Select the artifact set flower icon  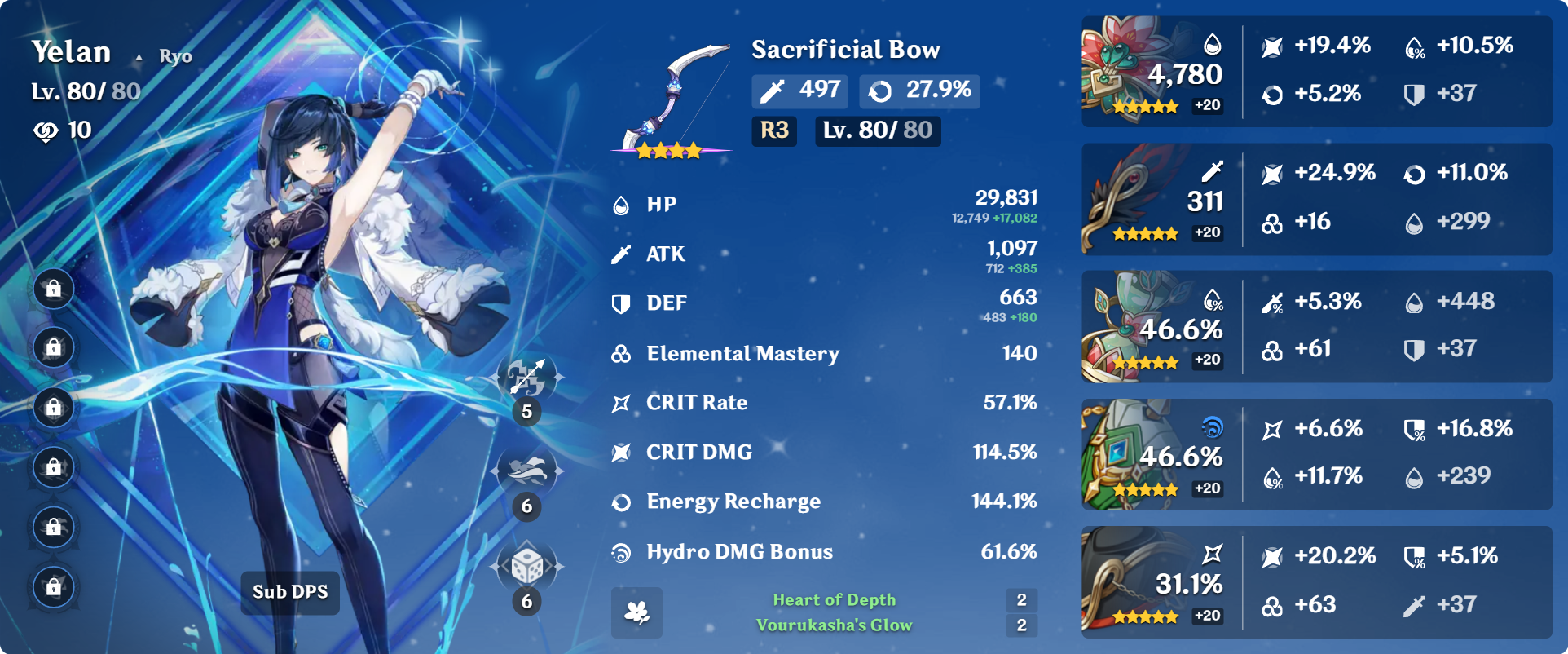(x=636, y=612)
